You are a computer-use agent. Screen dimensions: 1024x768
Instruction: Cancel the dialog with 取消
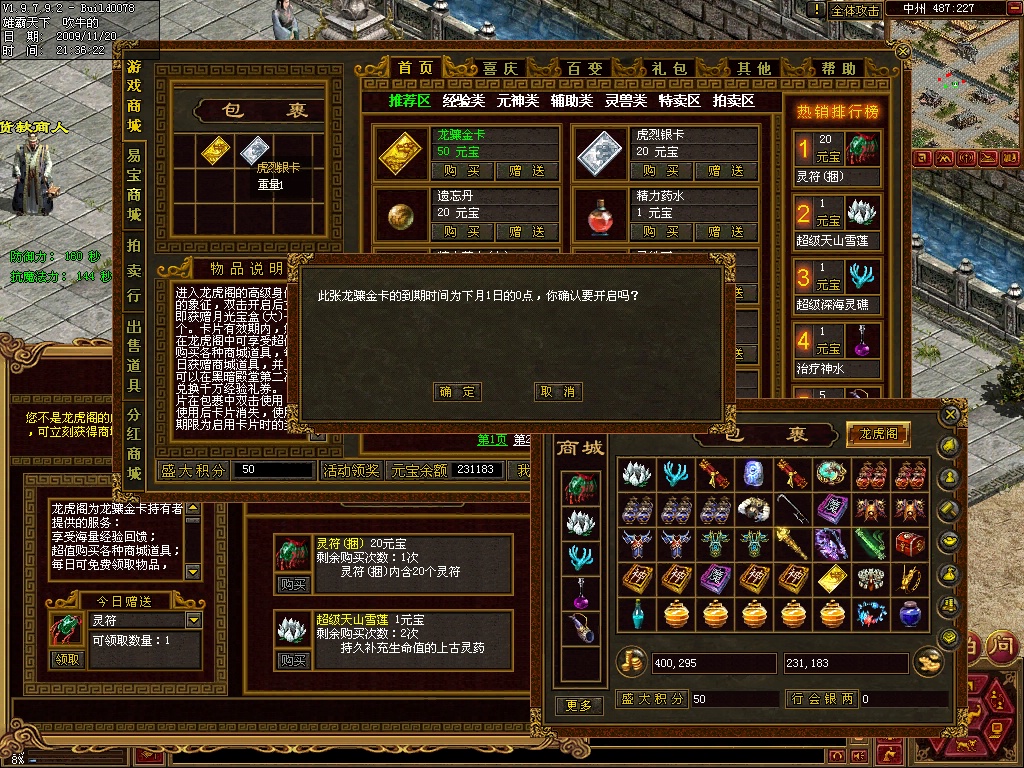pyautogui.click(x=558, y=392)
